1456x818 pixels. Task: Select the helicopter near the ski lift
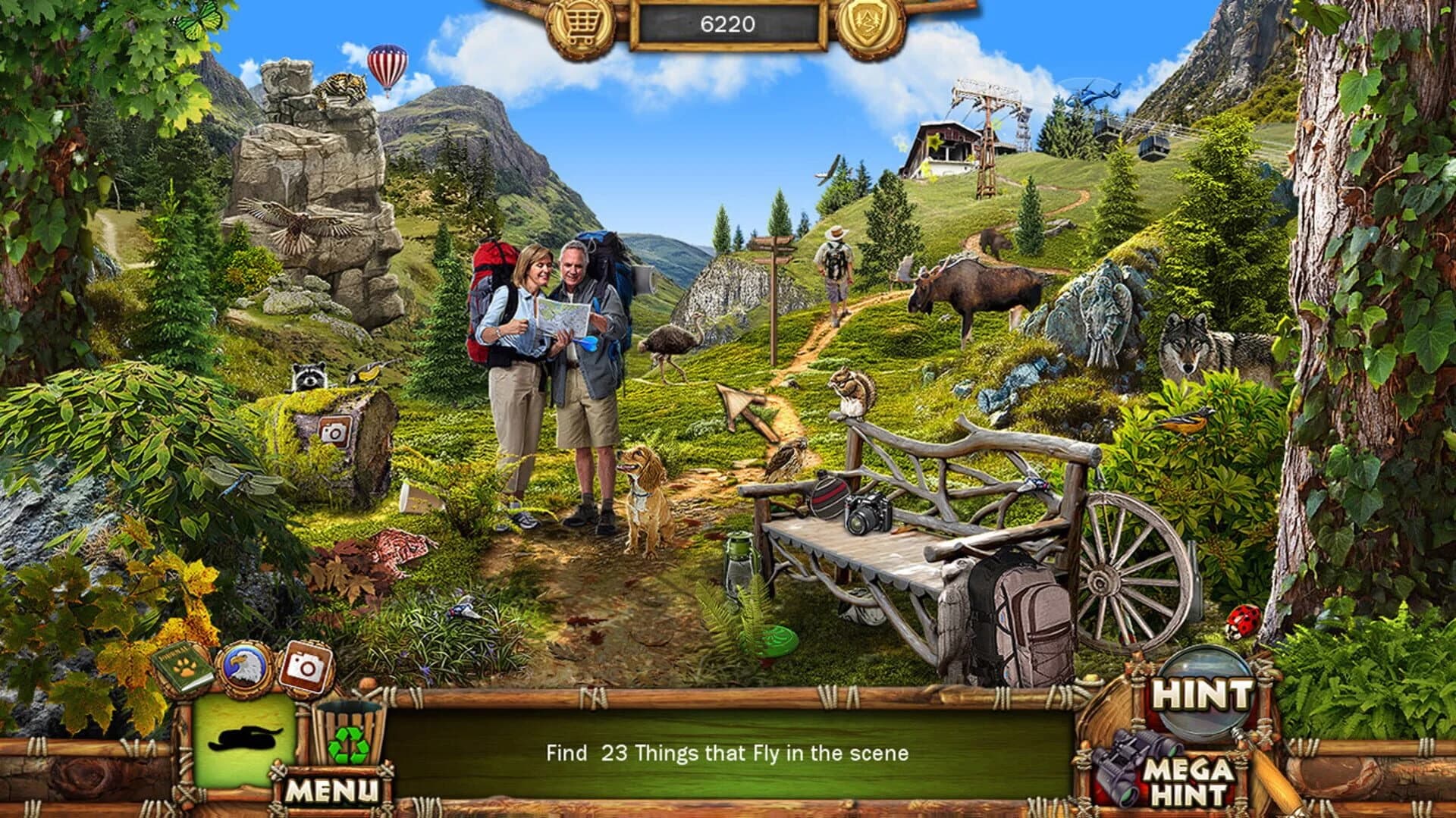pos(1090,93)
